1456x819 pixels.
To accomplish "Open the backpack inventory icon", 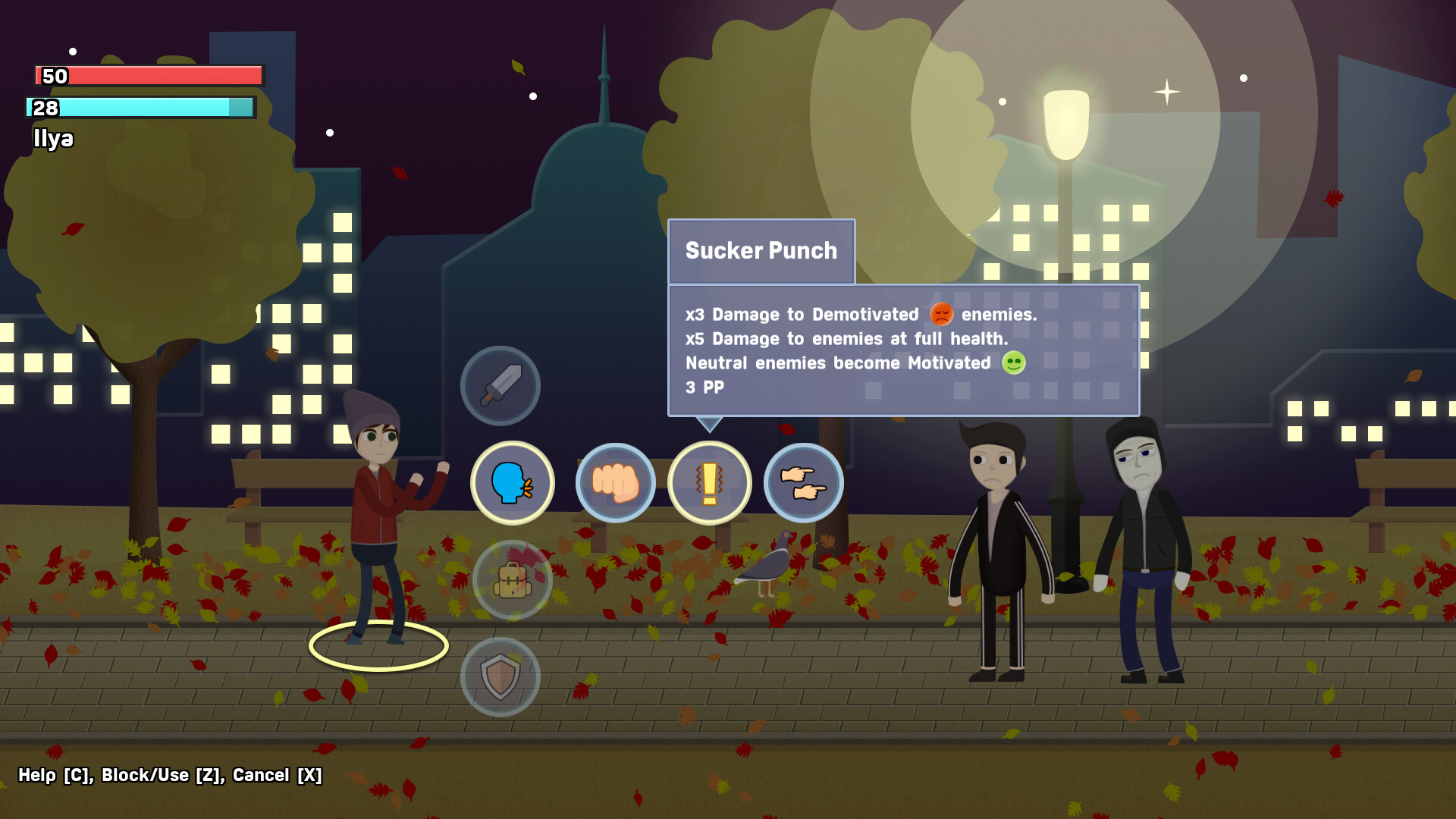I will point(511,579).
